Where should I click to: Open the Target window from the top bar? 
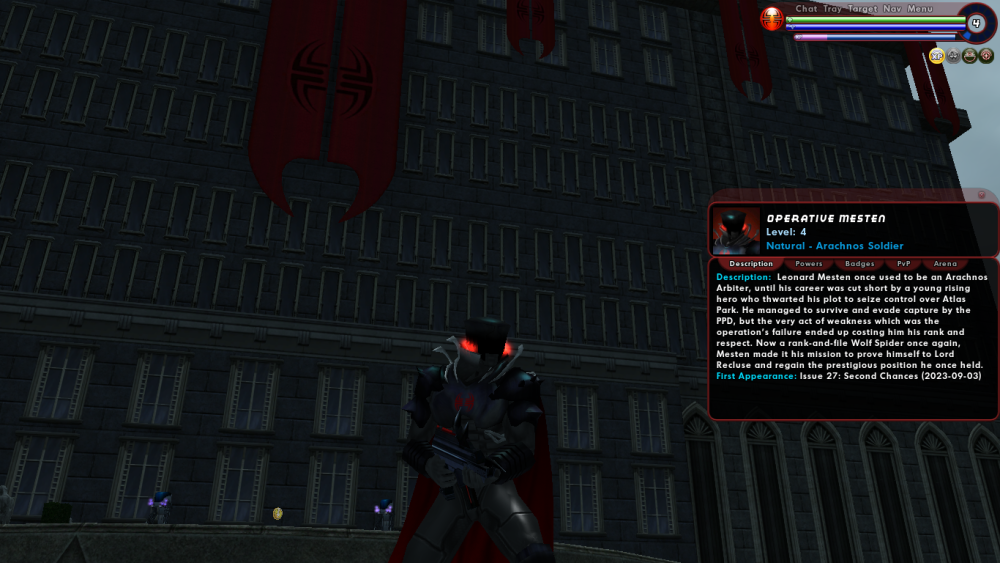coord(863,9)
